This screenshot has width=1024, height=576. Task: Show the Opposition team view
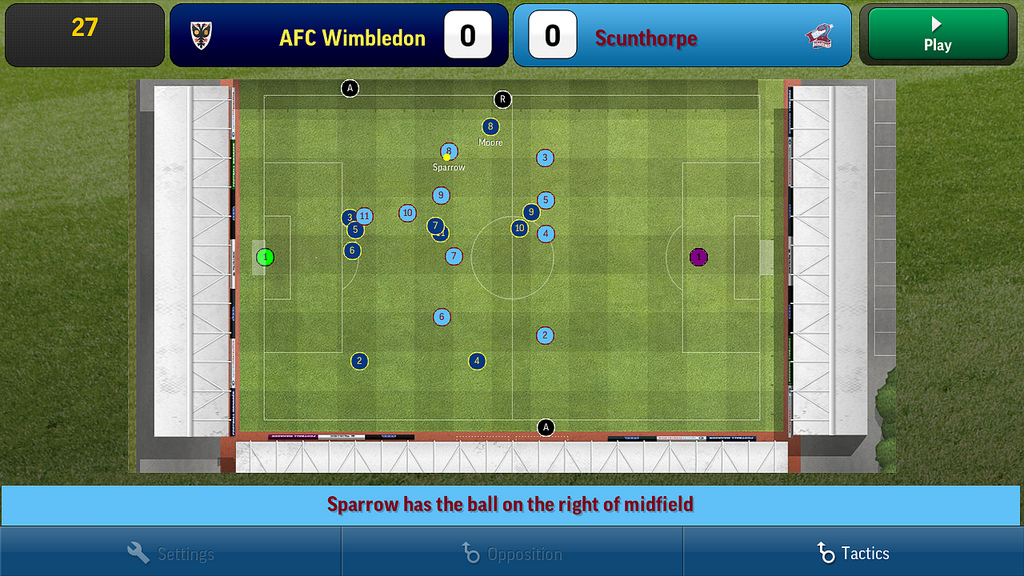(512, 553)
